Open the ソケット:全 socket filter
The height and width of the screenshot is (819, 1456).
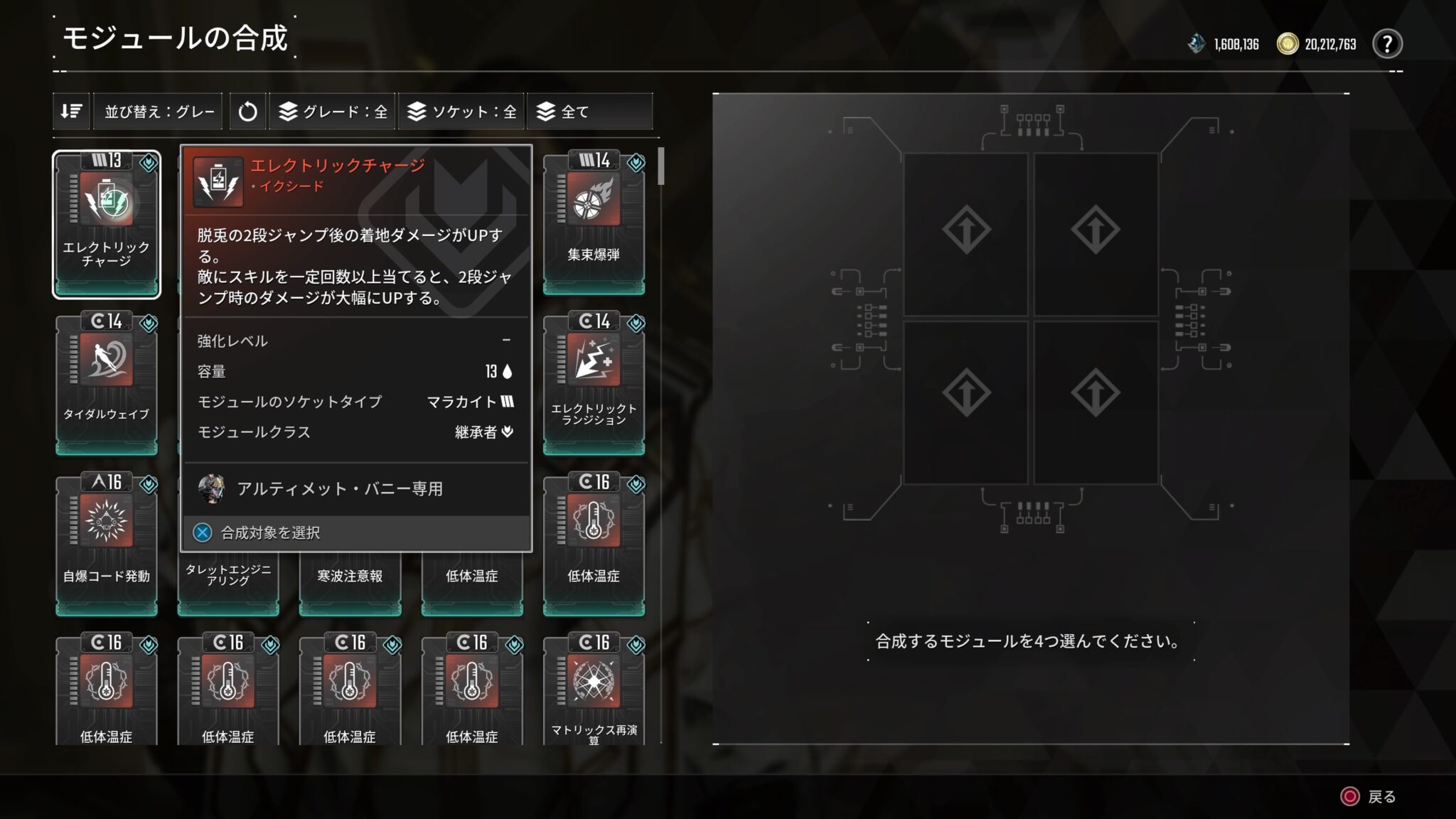pos(461,111)
